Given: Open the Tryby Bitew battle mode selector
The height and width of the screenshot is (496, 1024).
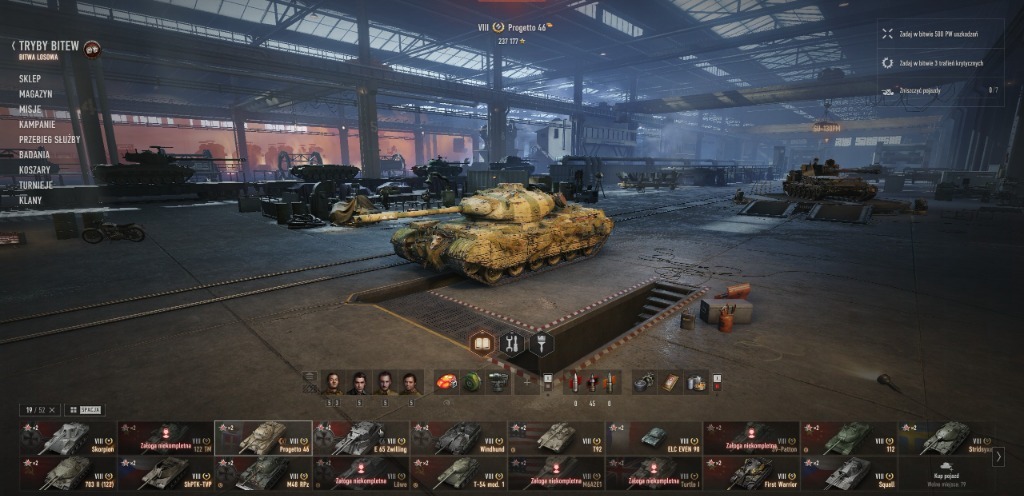Looking at the screenshot, I should pyautogui.click(x=48, y=46).
